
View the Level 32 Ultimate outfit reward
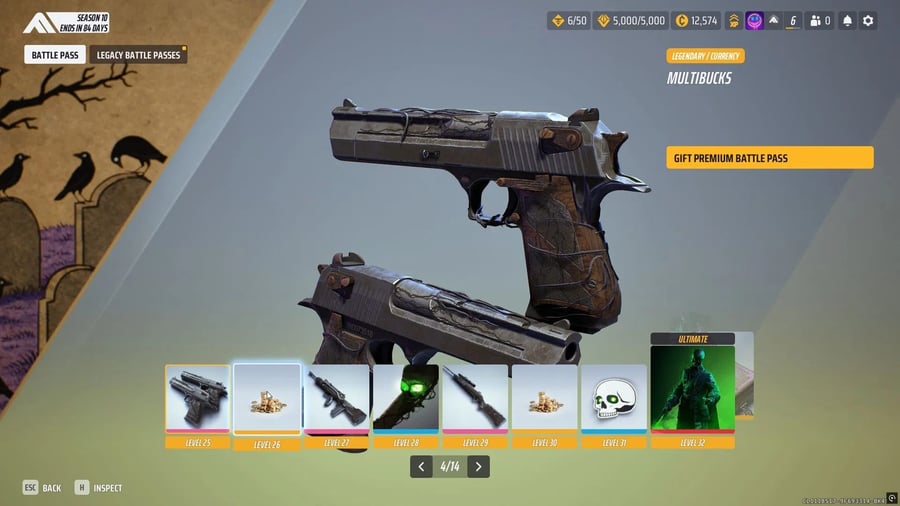click(692, 388)
